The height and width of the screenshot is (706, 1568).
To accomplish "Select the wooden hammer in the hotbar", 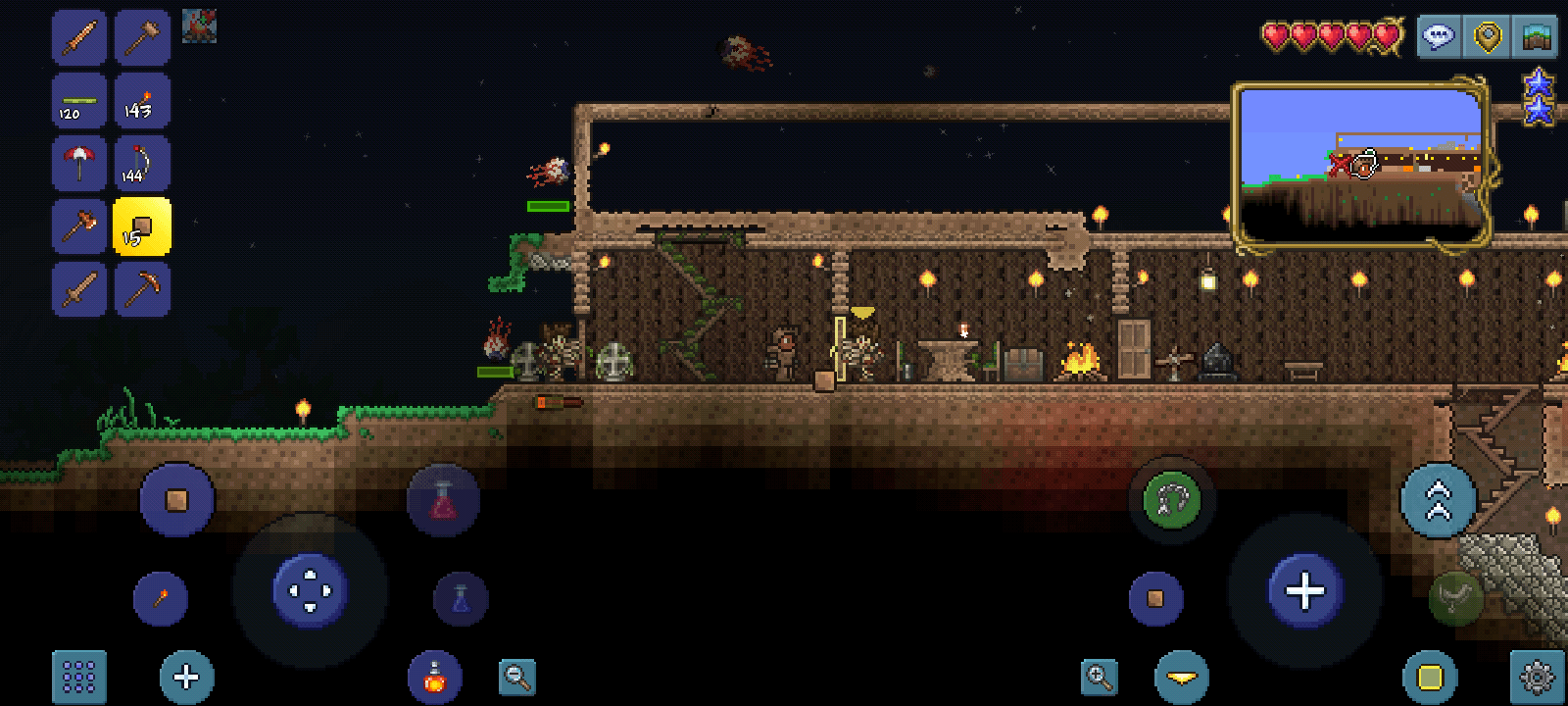I will click(x=142, y=37).
